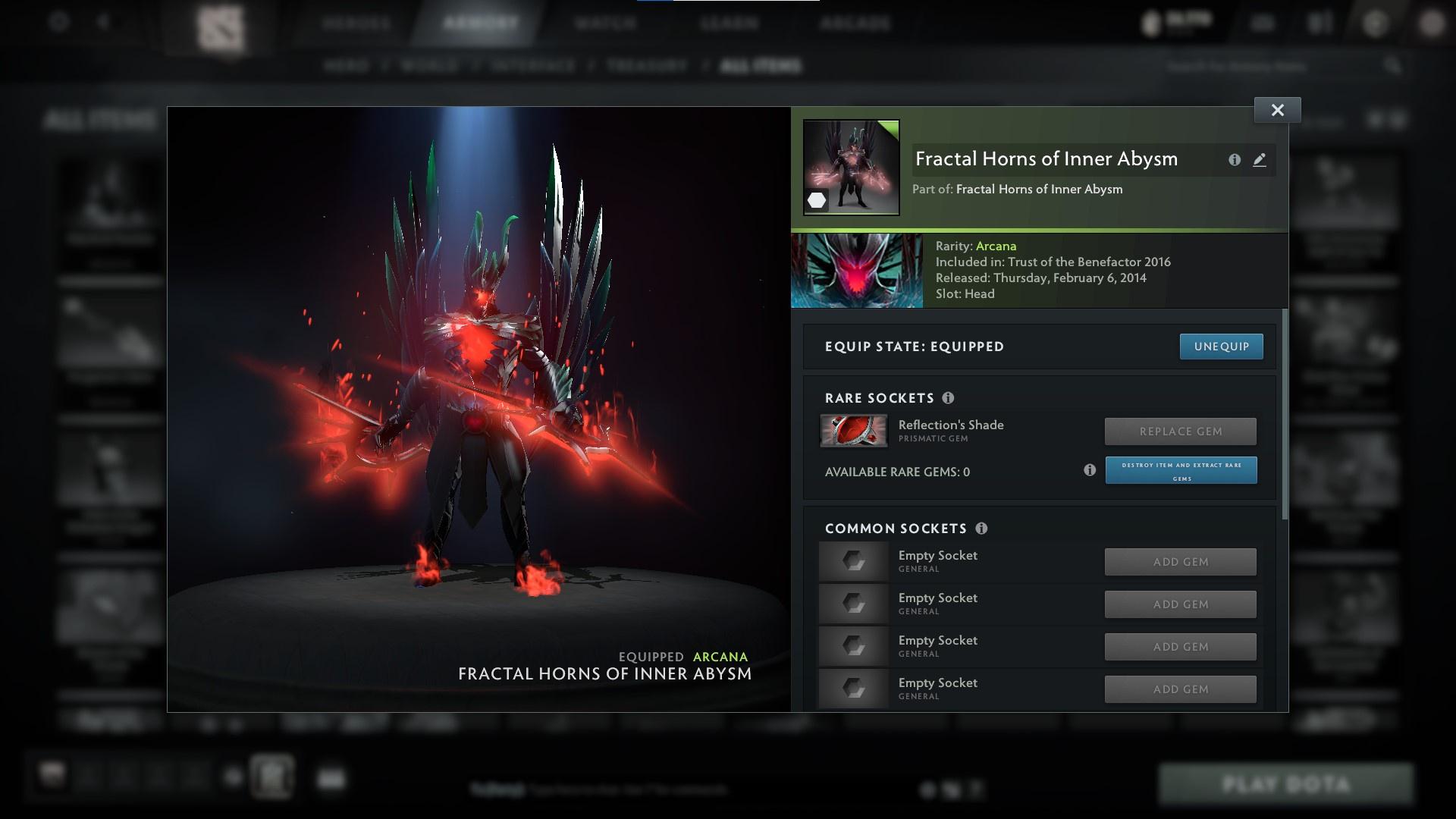Click the info icon beside RARE SOCKETS
The height and width of the screenshot is (819, 1456).
coord(949,397)
